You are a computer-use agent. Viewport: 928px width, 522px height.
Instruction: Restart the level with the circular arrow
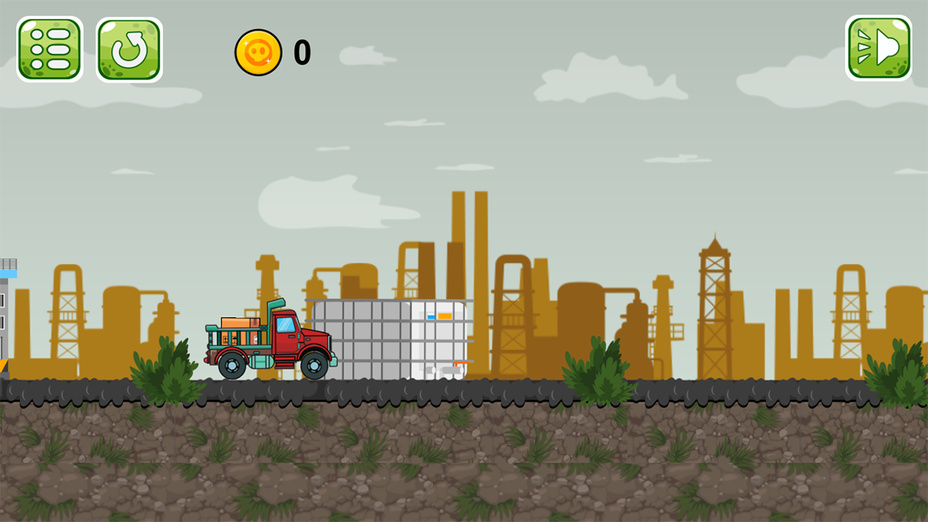129,49
